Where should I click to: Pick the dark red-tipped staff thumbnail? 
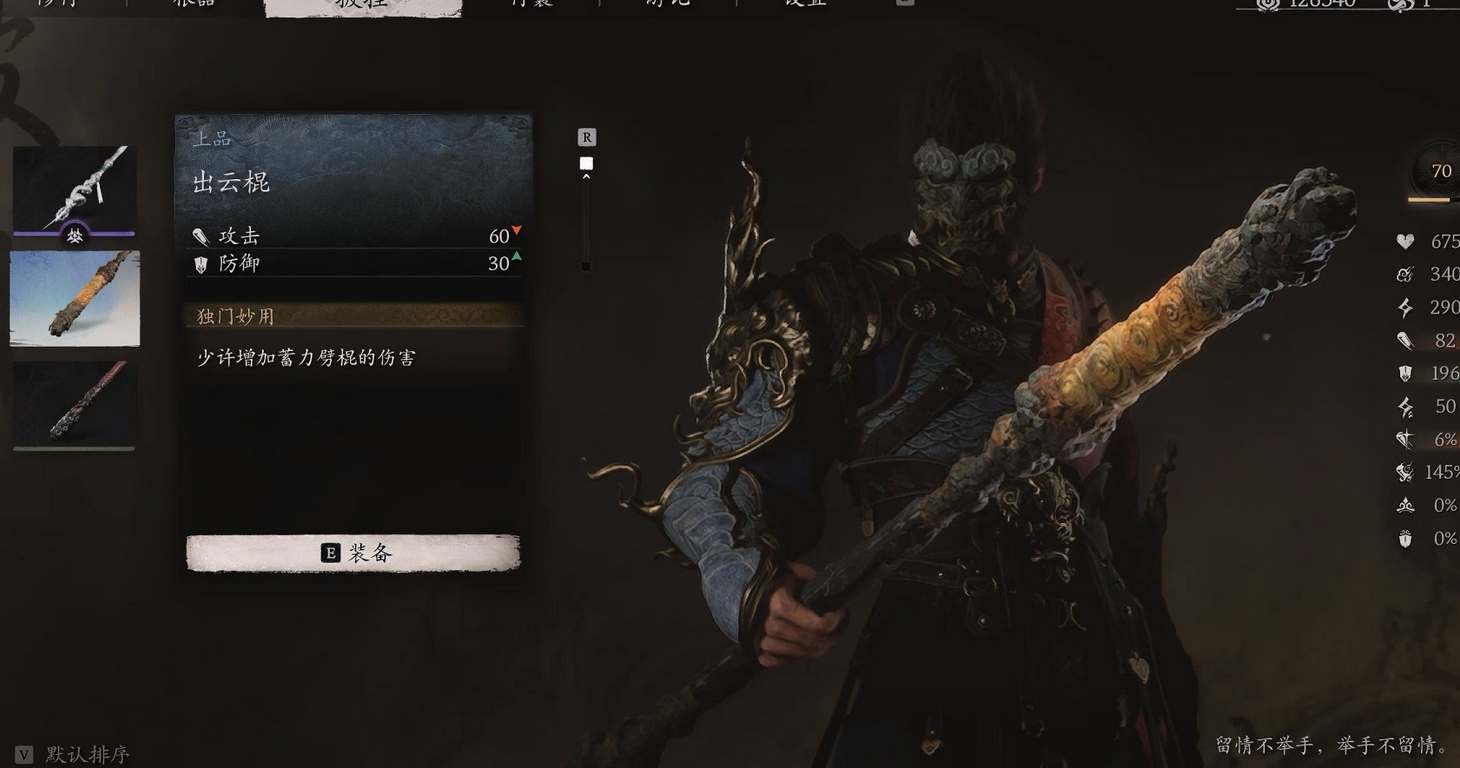point(74,404)
